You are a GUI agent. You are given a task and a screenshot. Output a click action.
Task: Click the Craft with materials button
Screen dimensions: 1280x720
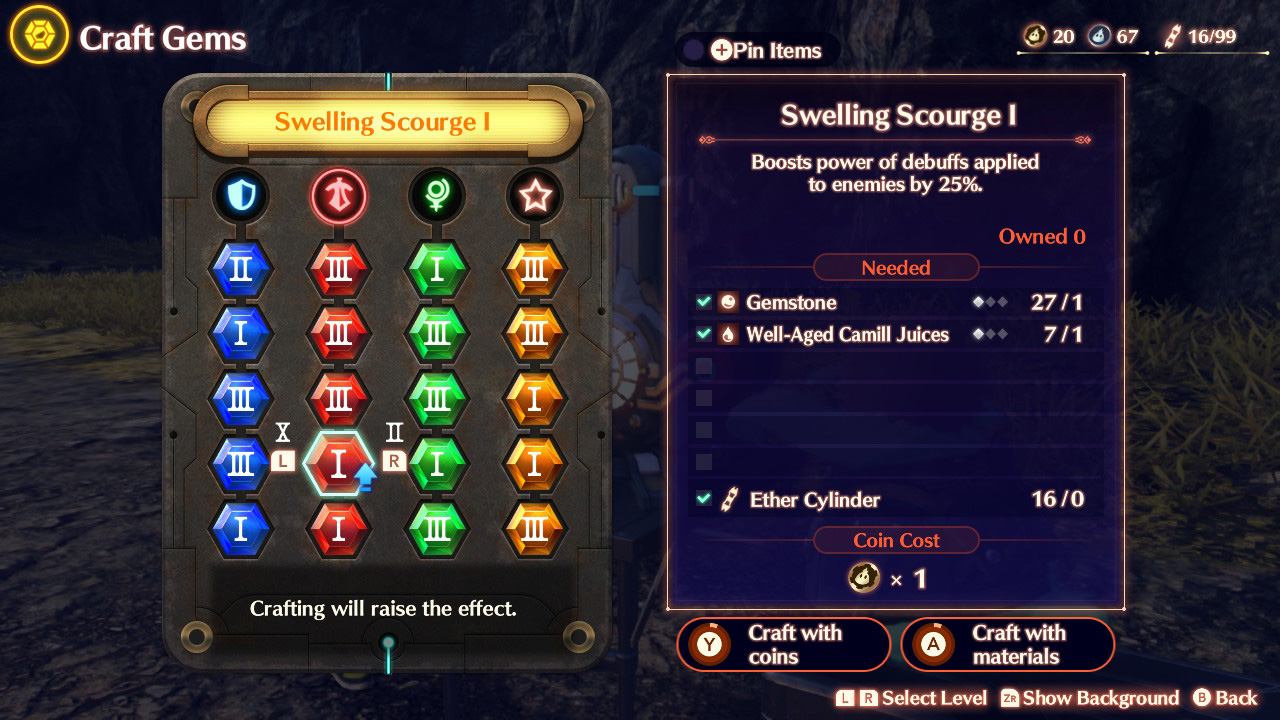(1008, 644)
